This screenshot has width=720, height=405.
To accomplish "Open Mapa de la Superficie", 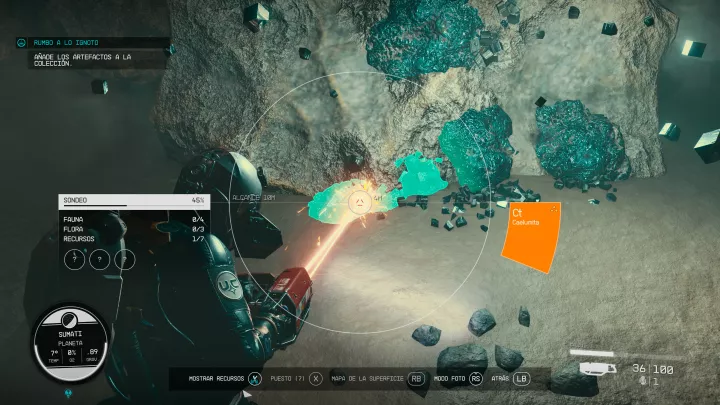I will [x=416, y=379].
